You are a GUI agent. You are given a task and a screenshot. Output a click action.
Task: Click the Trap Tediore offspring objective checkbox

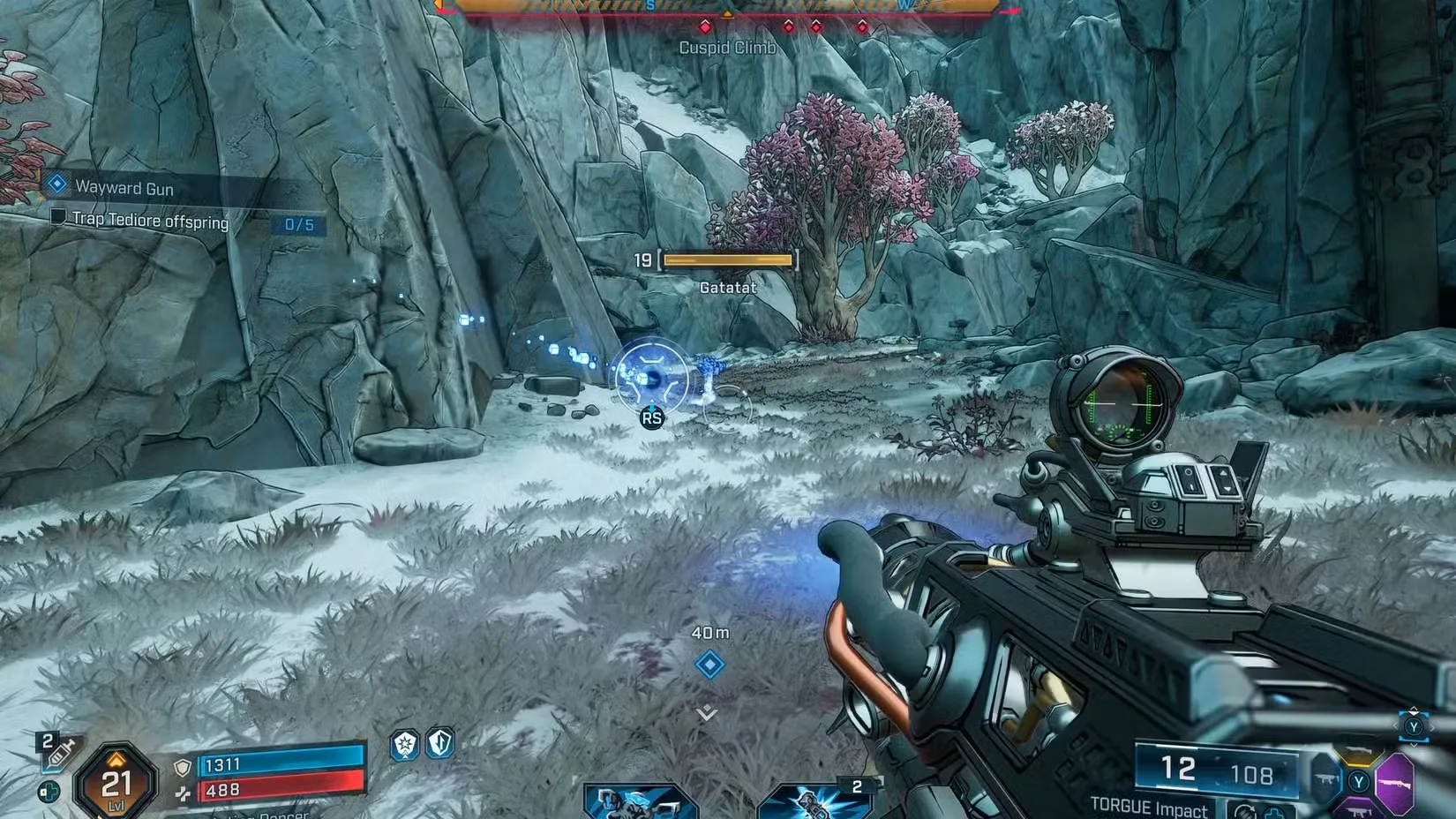click(58, 217)
